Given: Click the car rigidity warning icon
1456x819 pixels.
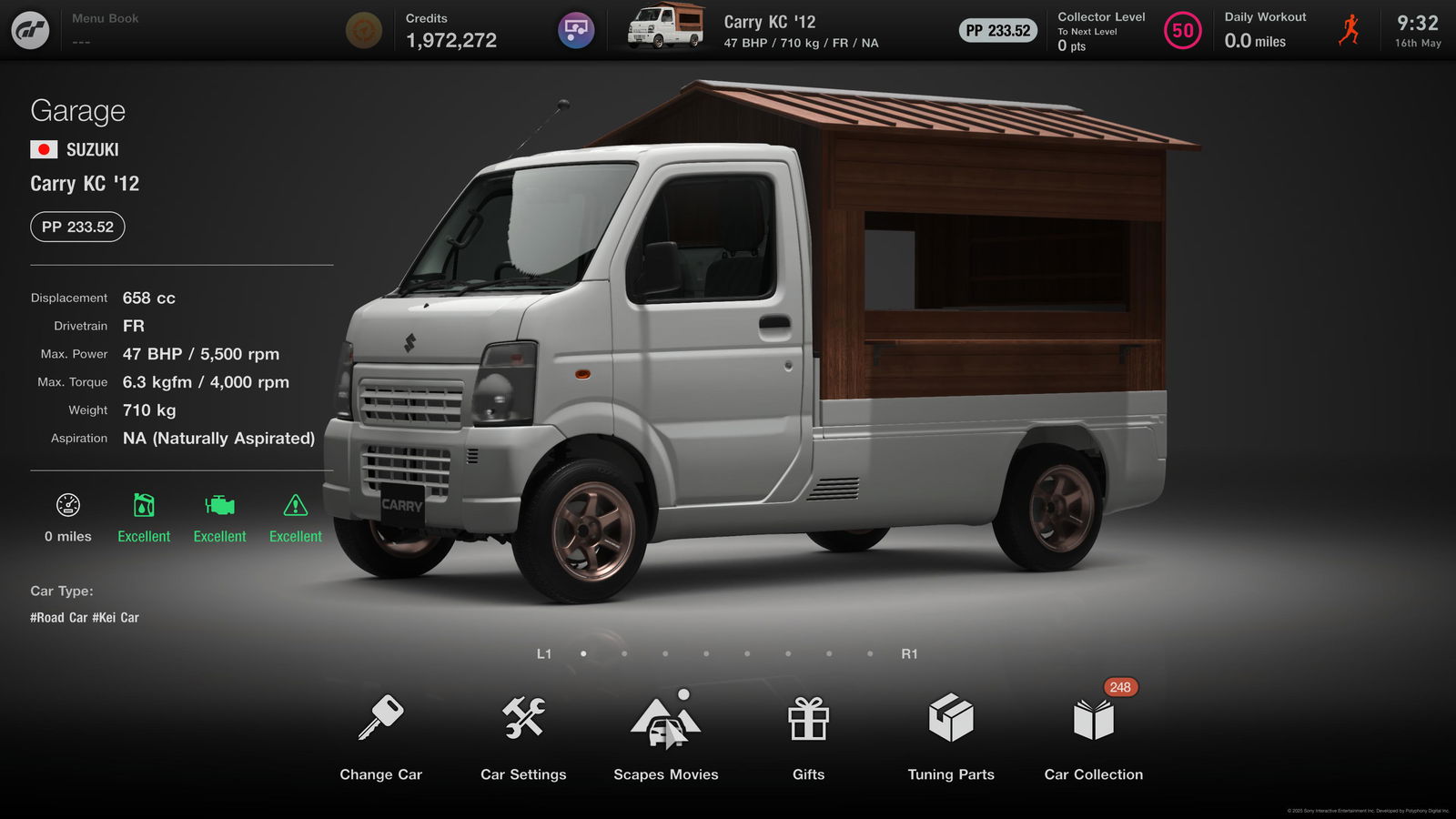Looking at the screenshot, I should click(x=295, y=507).
